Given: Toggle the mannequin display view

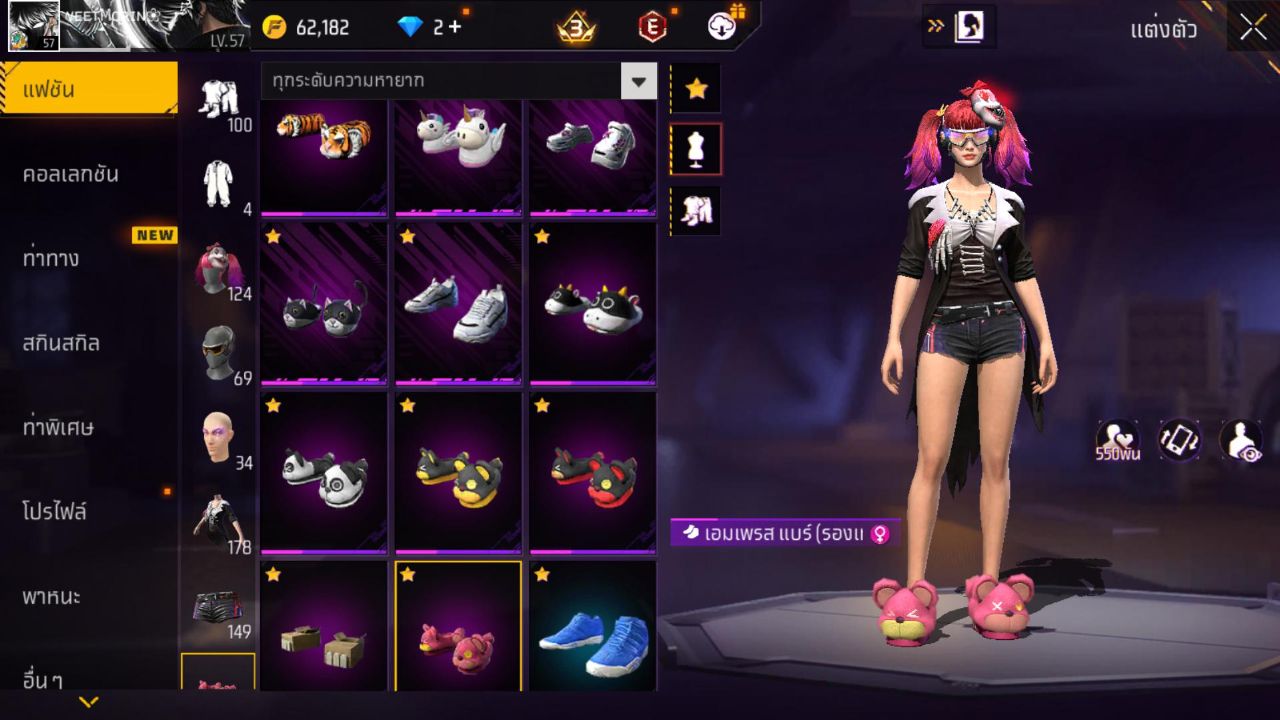Looking at the screenshot, I should 695,147.
